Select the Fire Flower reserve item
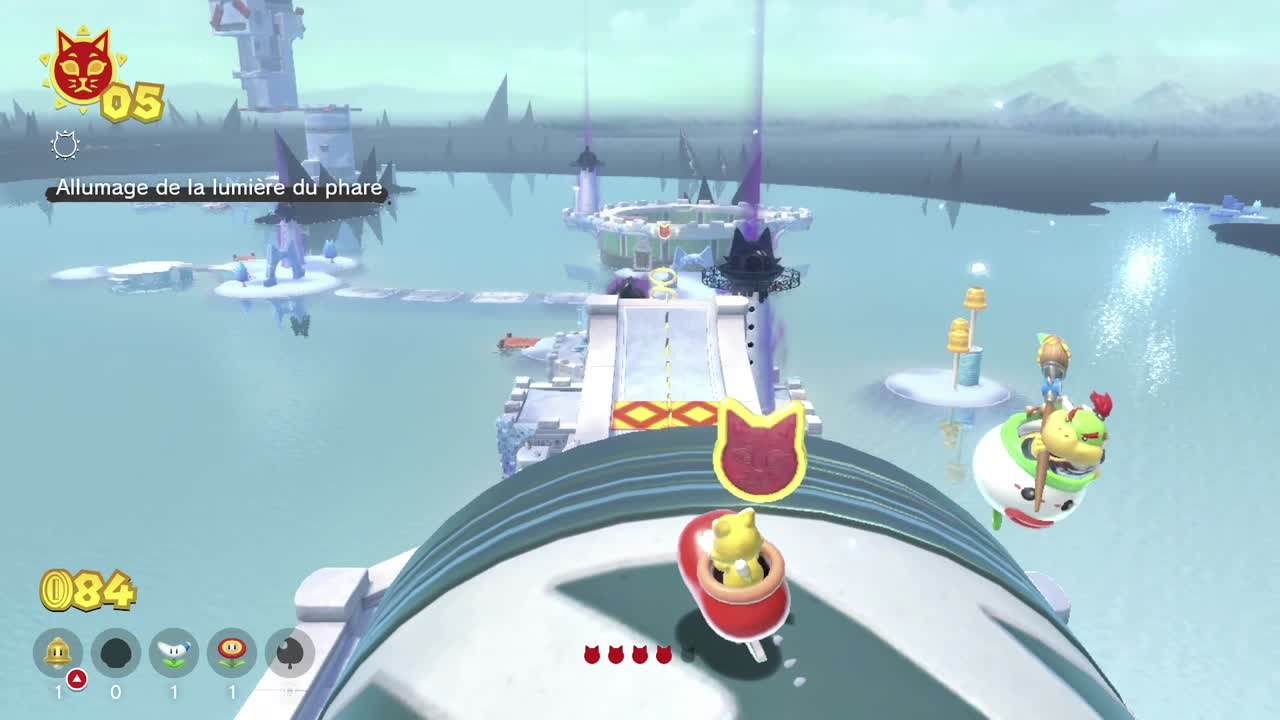 coord(232,654)
